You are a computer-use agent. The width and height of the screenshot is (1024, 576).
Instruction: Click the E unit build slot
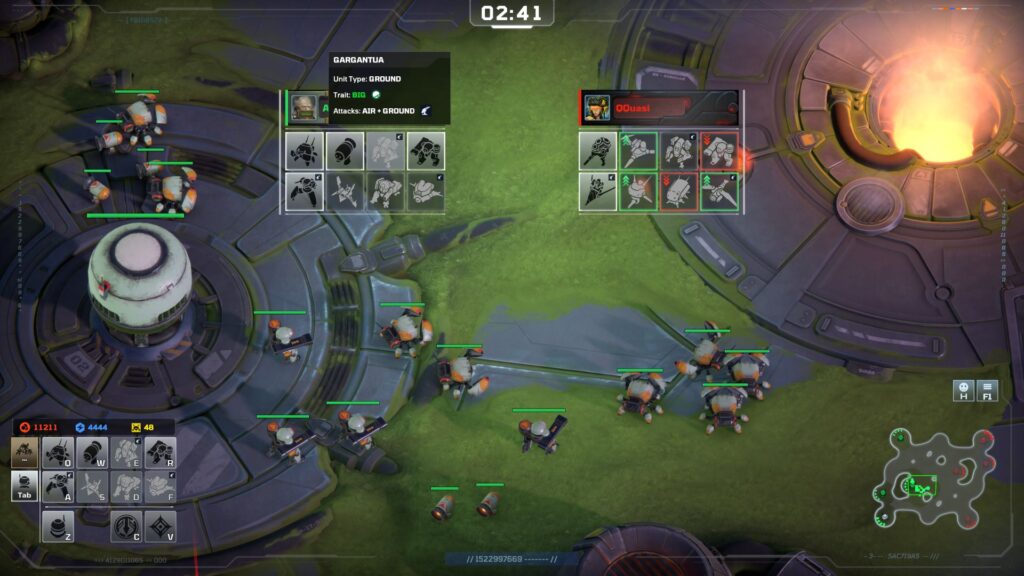(126, 453)
